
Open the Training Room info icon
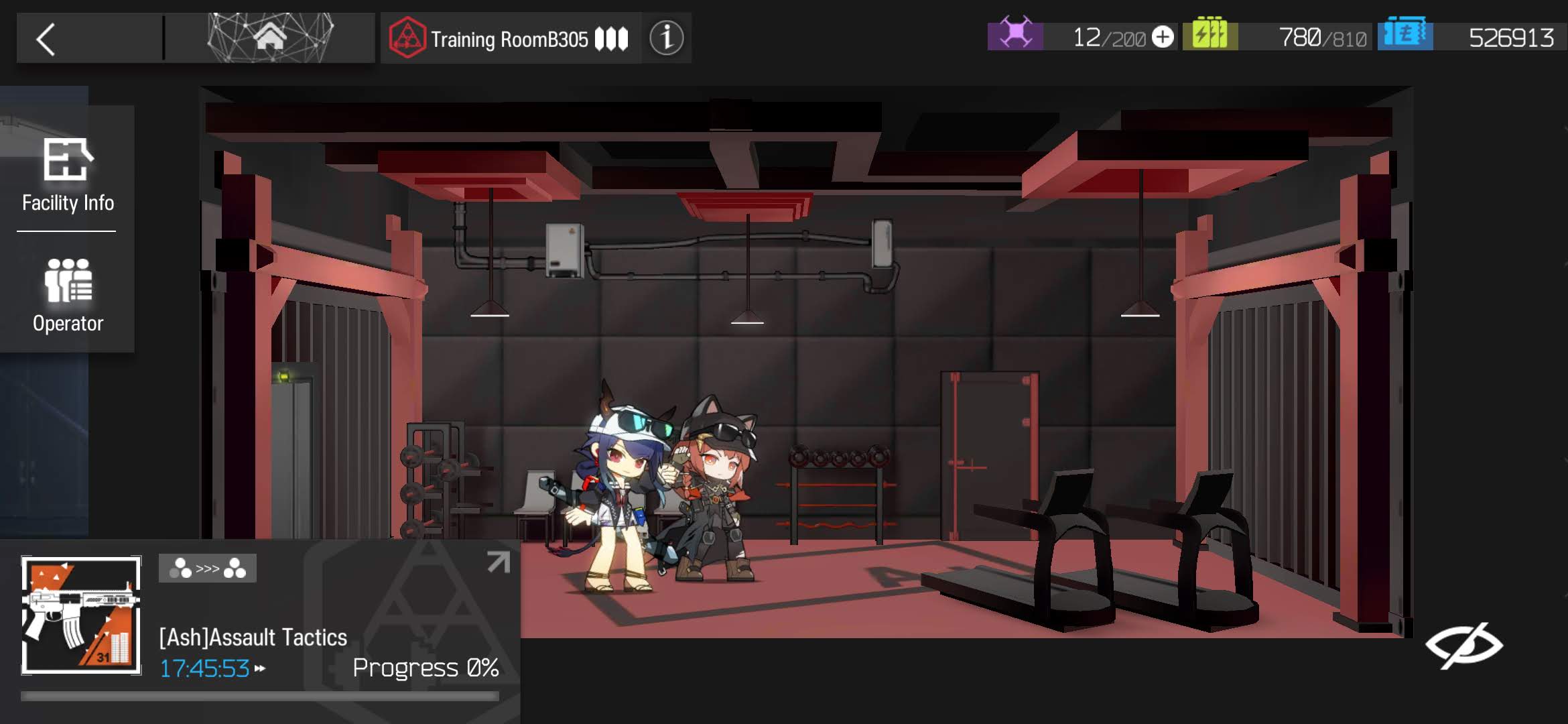[666, 38]
